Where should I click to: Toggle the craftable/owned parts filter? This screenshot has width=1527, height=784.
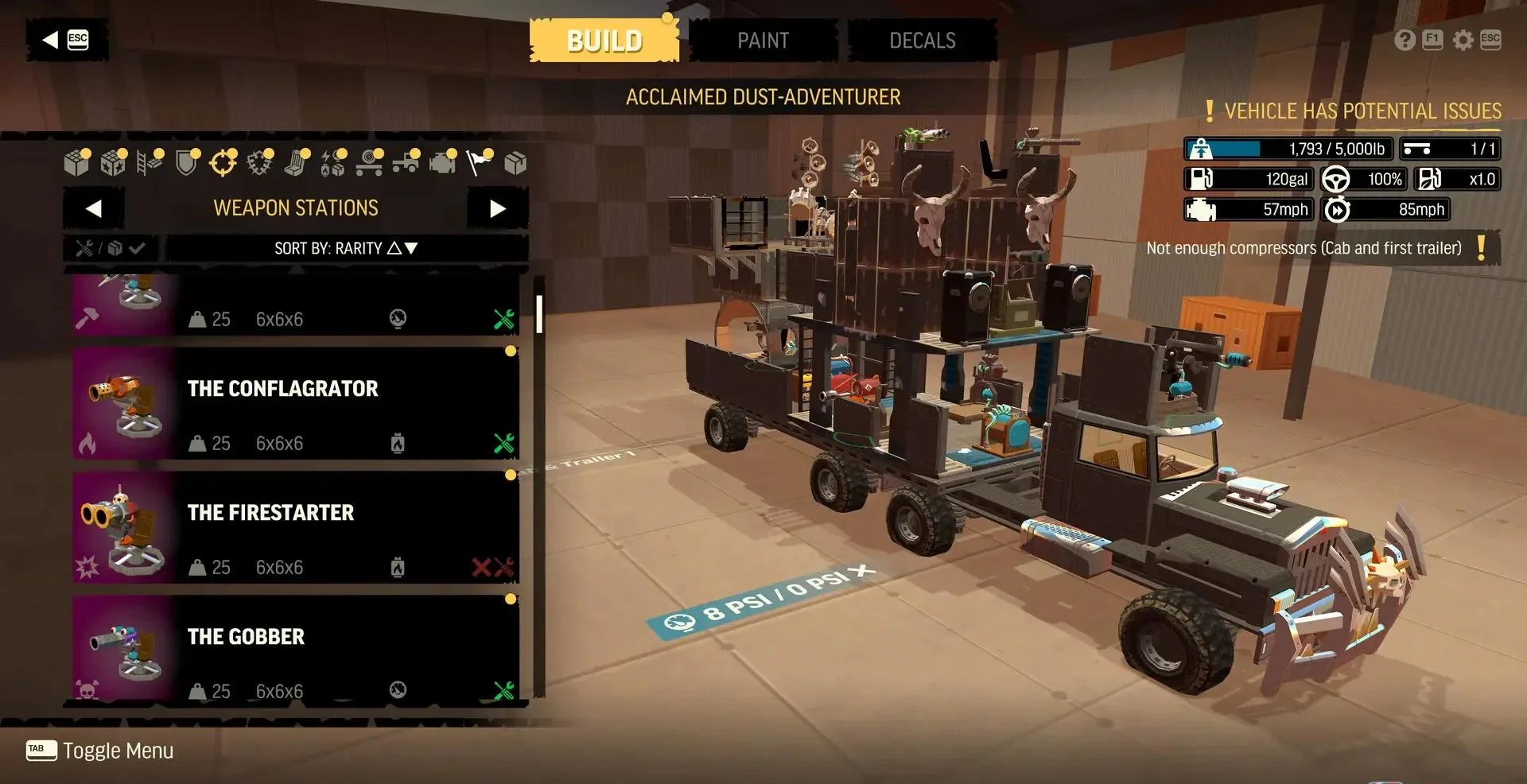(x=111, y=248)
